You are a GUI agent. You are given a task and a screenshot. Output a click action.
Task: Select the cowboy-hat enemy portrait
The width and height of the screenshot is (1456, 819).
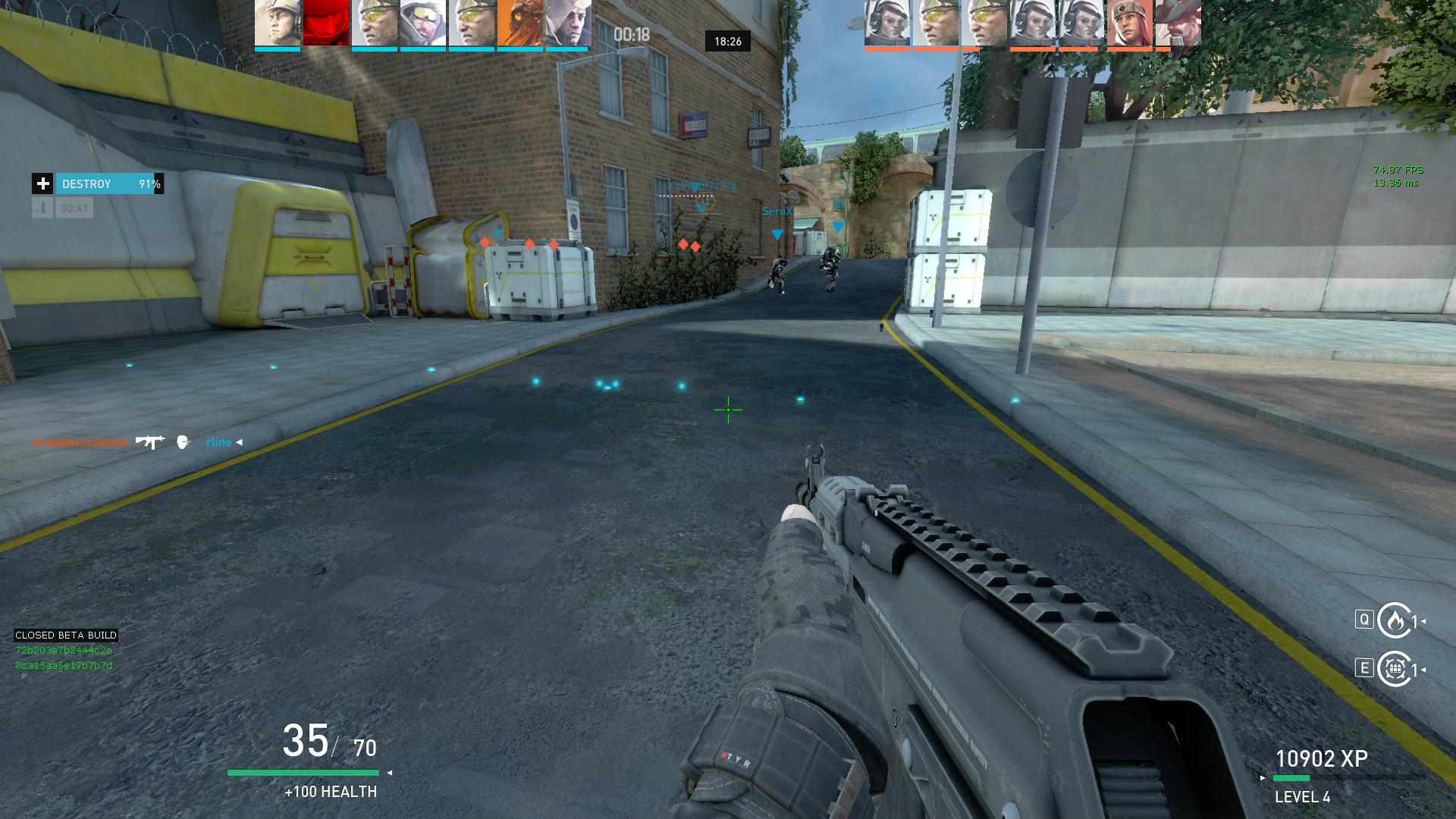tap(1178, 24)
